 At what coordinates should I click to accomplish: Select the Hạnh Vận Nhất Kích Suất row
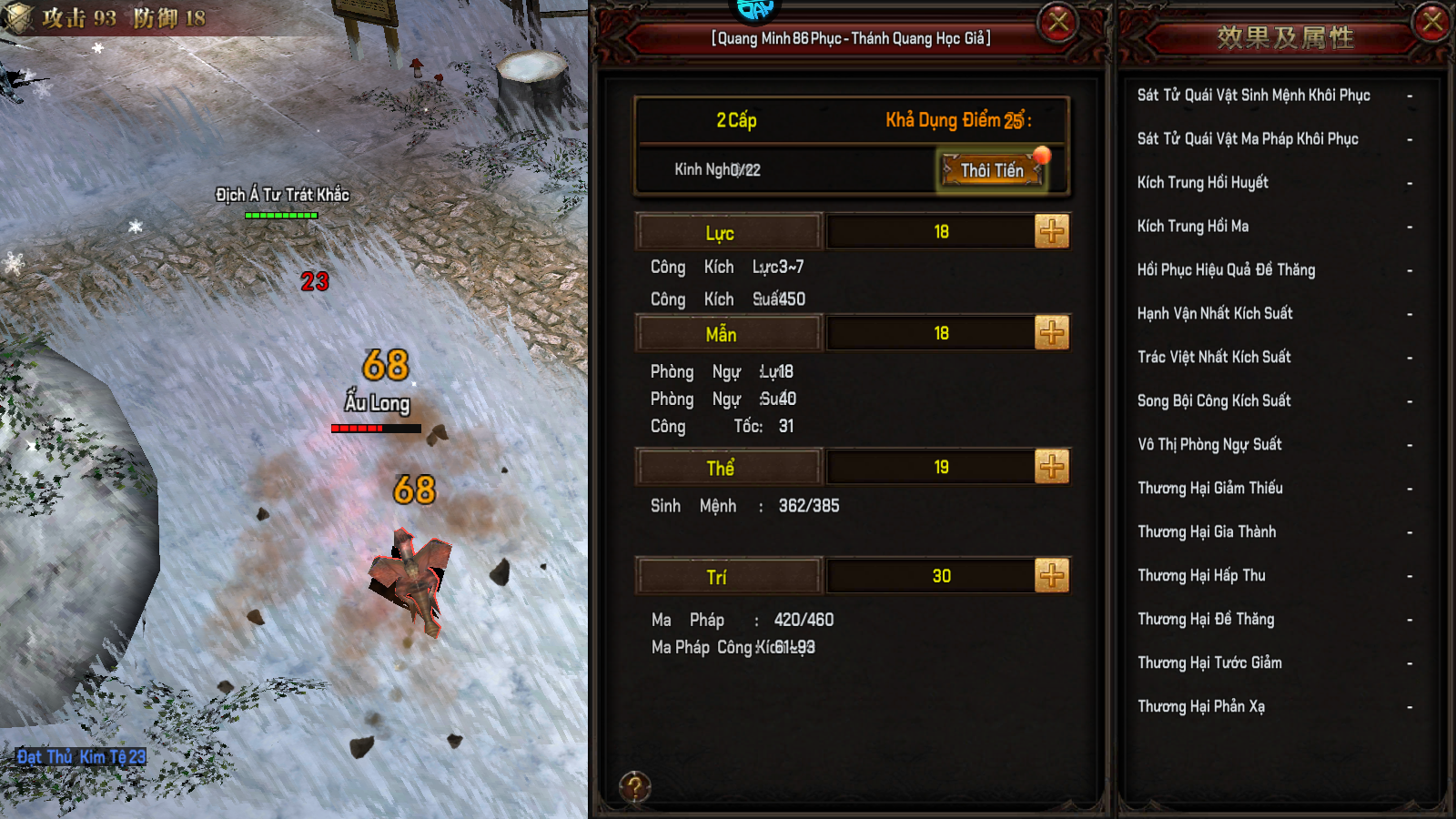click(1274, 314)
